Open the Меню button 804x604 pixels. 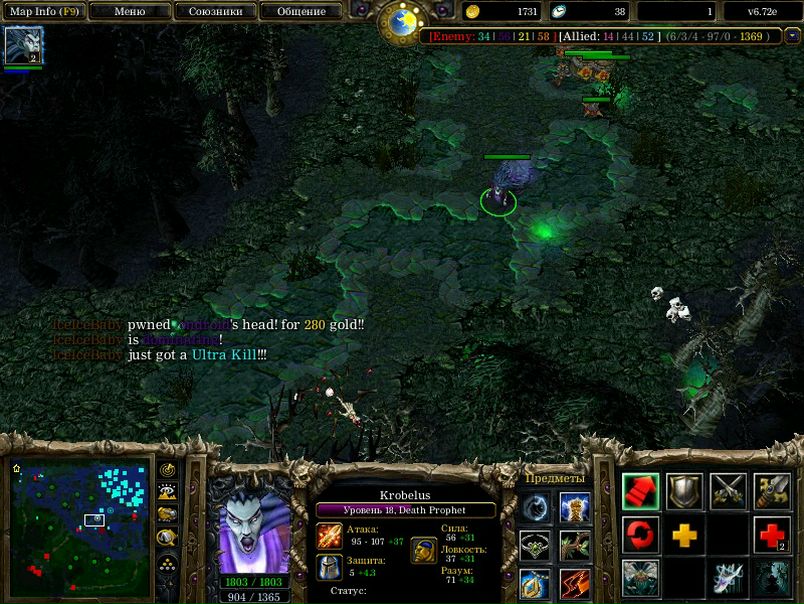coord(129,12)
